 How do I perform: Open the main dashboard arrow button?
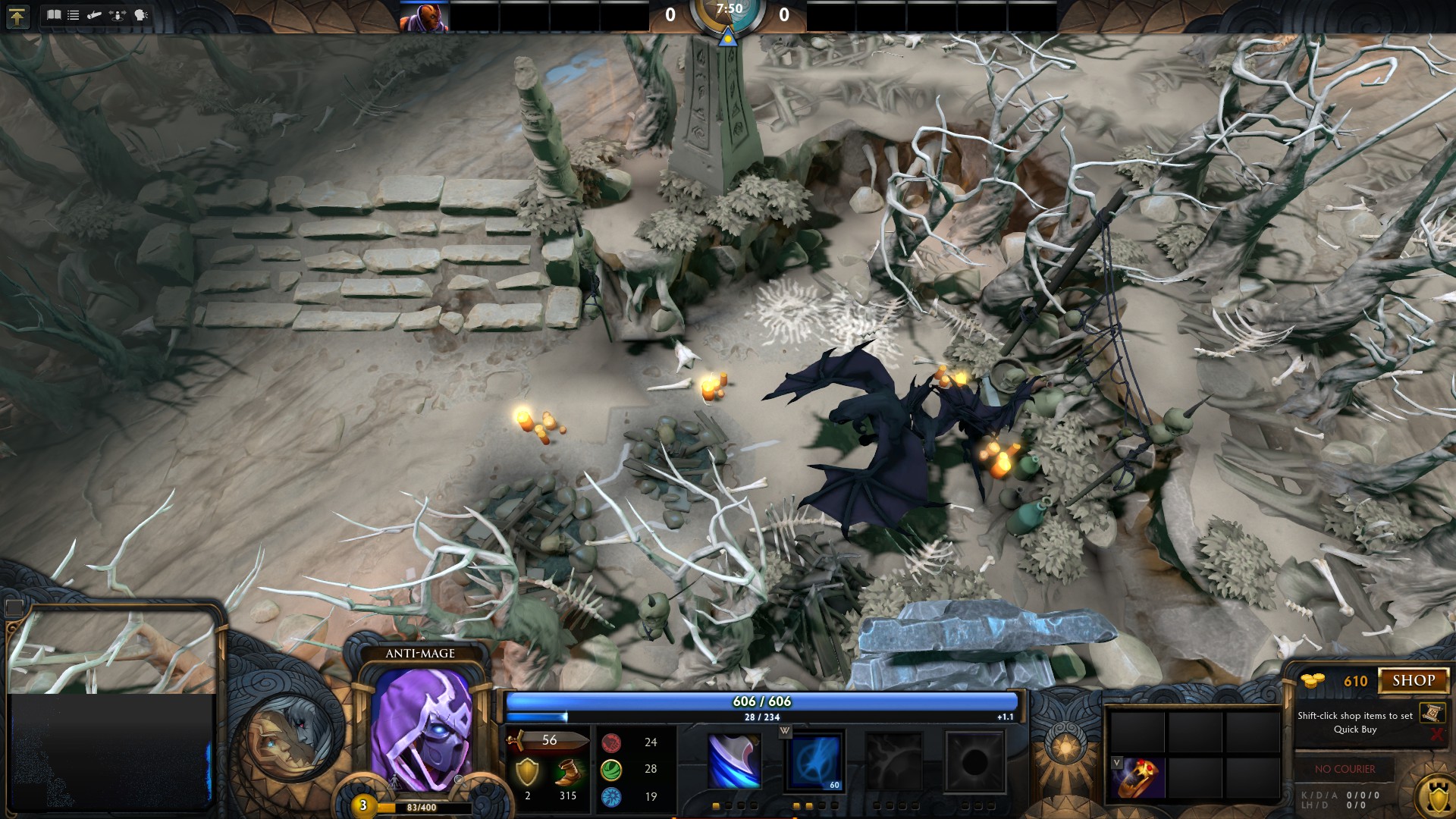pos(17,16)
